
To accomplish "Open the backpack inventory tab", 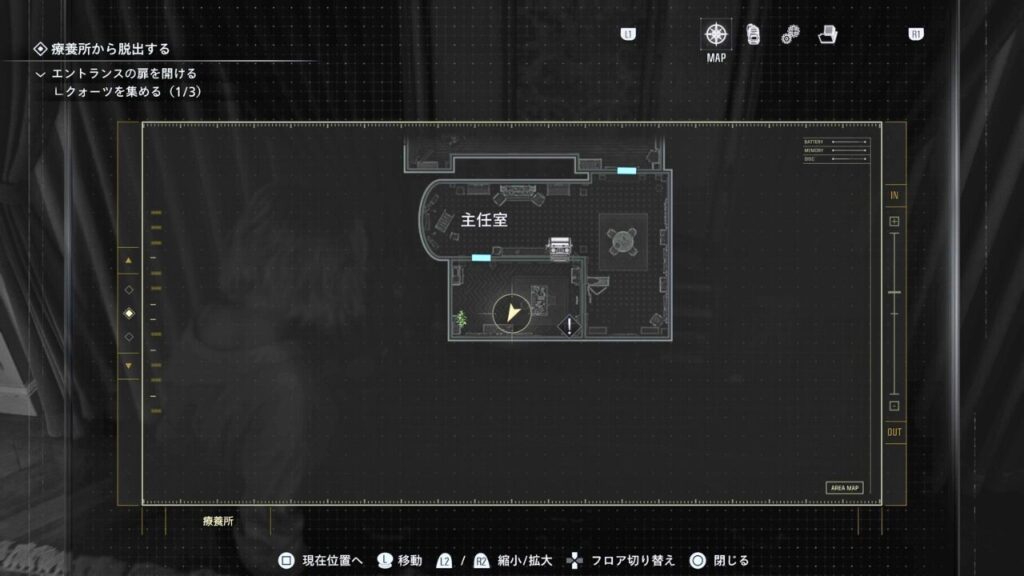I will point(753,35).
